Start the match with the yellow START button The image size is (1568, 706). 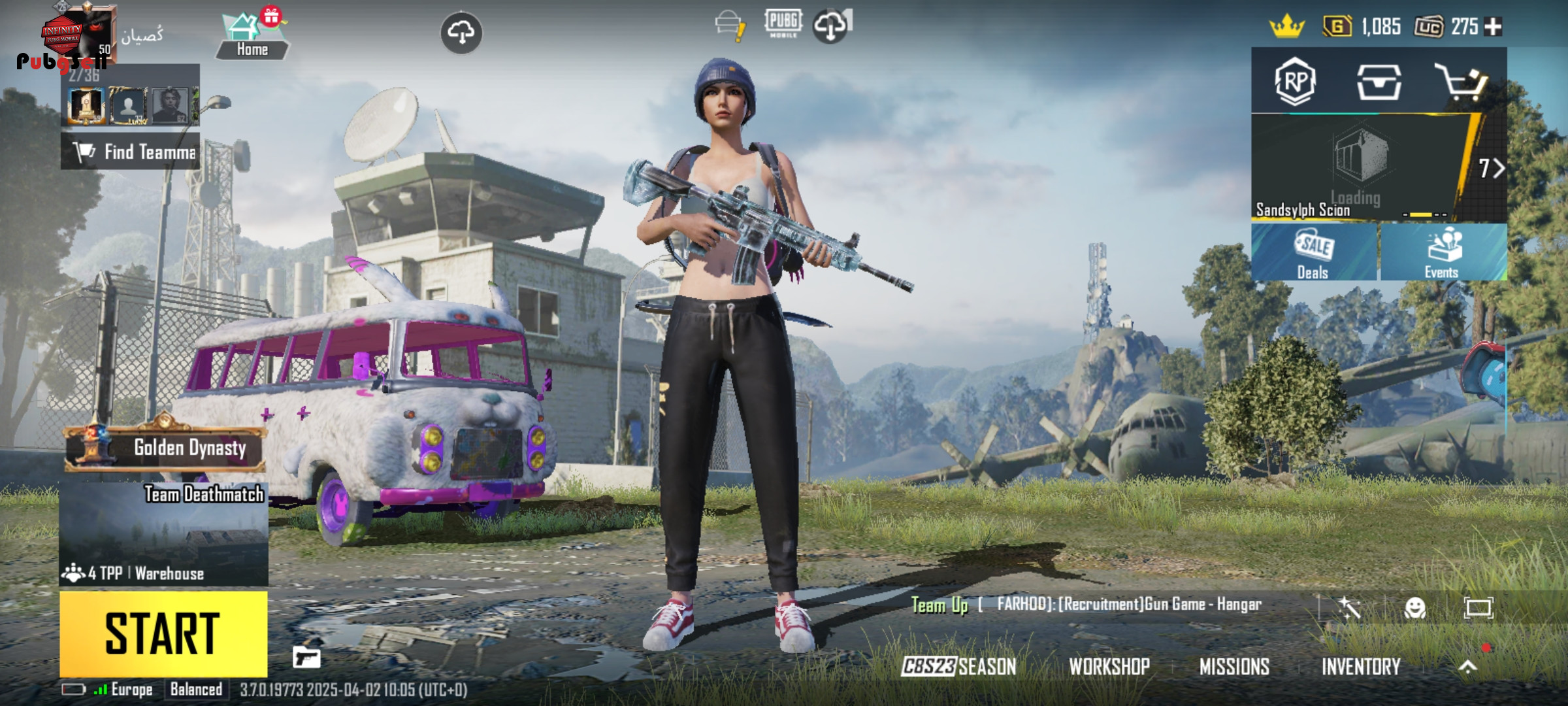(163, 633)
